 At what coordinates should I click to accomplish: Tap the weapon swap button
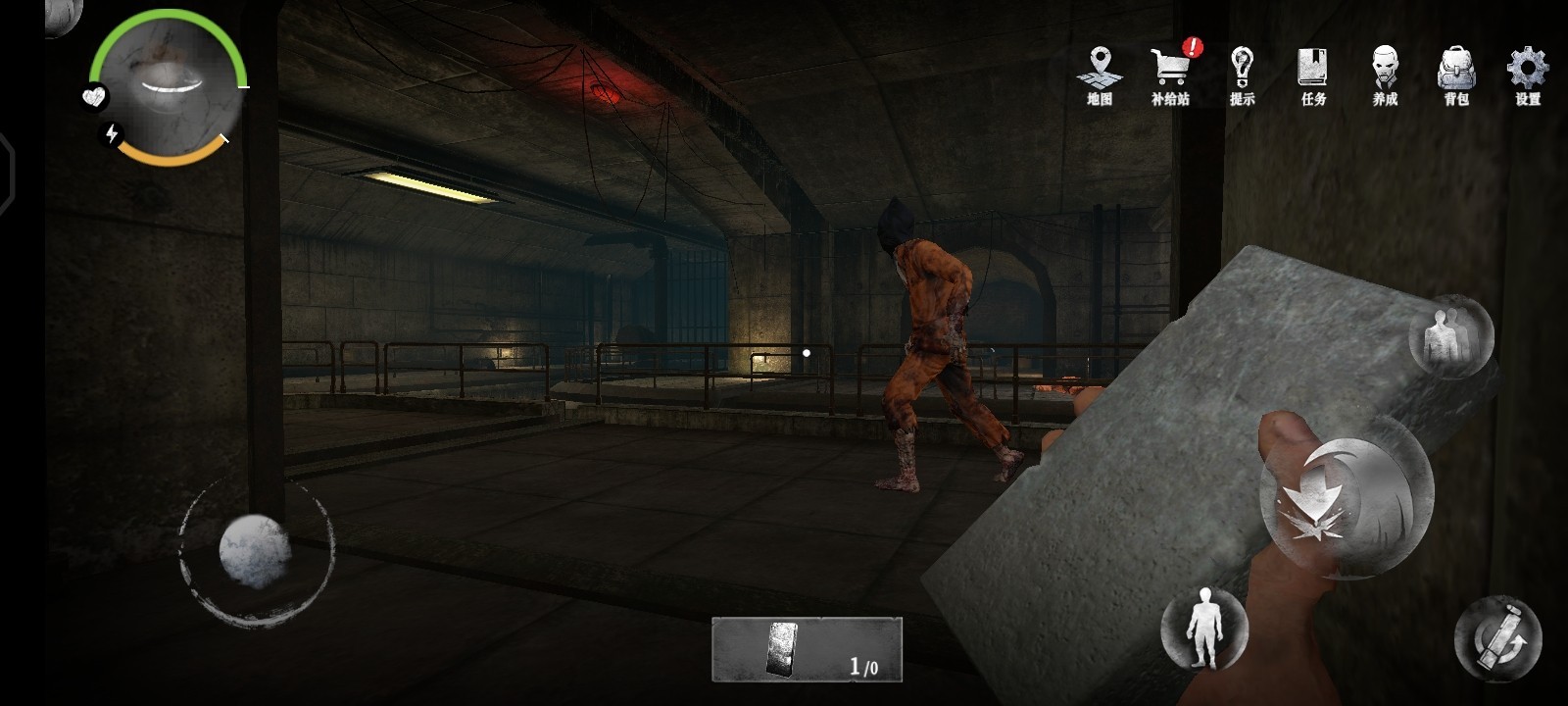(x=1497, y=637)
